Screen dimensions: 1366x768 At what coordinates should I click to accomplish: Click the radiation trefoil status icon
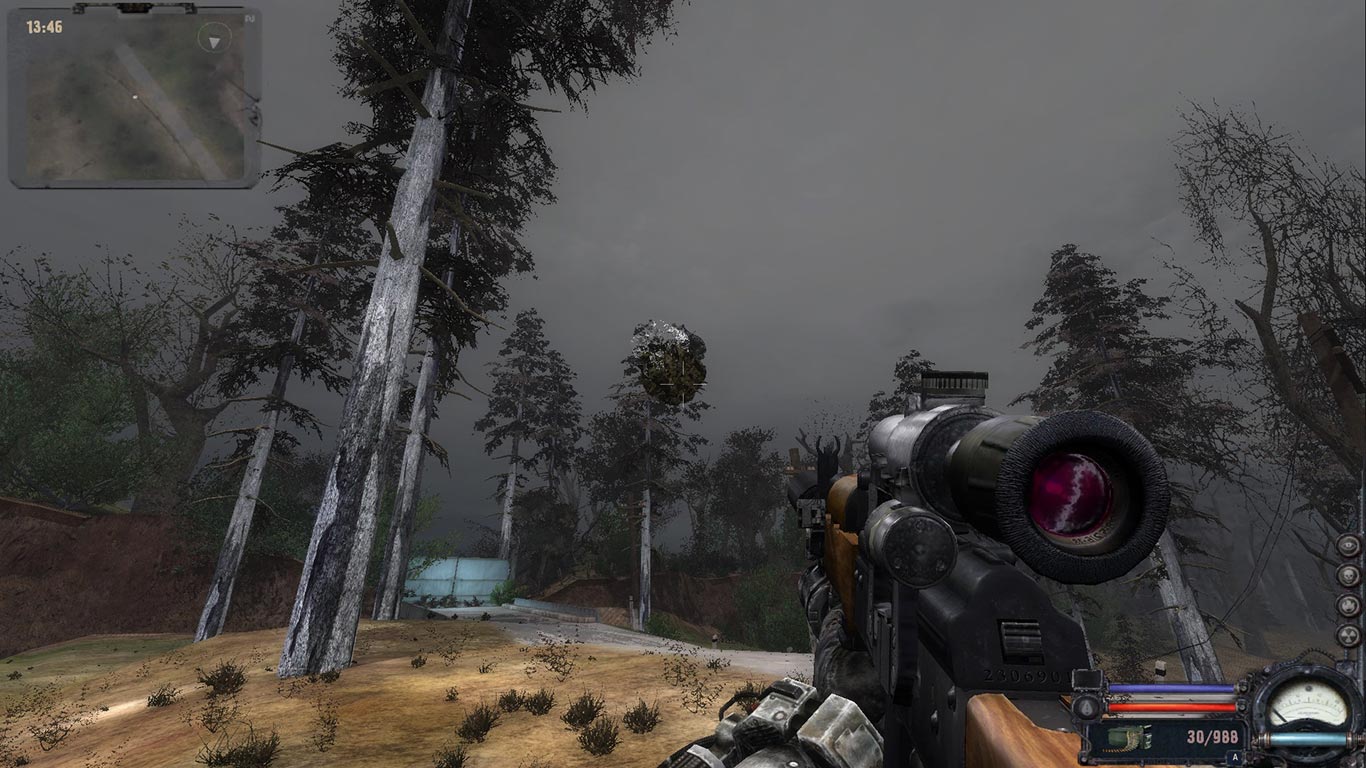[1349, 635]
